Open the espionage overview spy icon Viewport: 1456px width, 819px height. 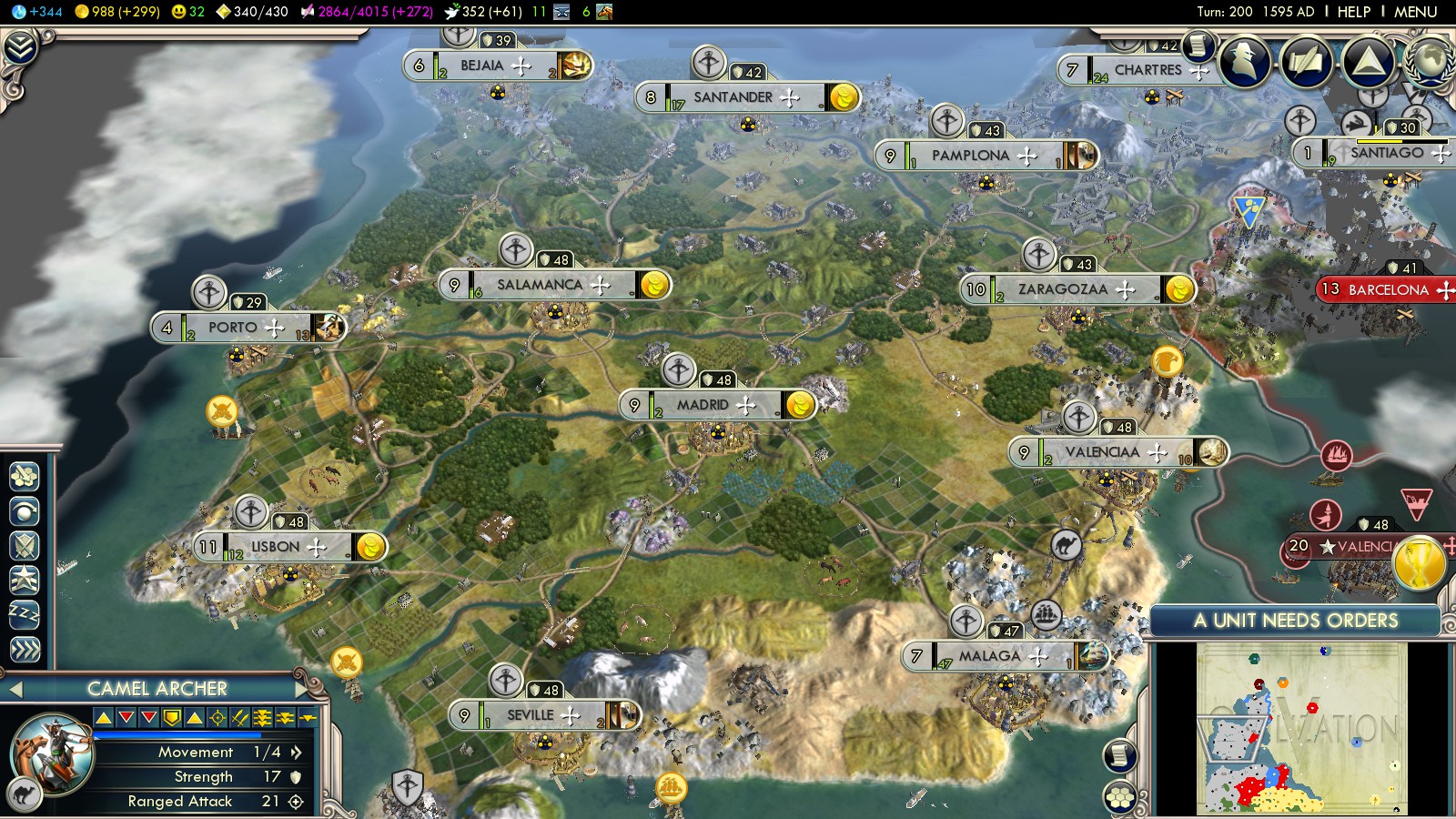tap(1245, 62)
